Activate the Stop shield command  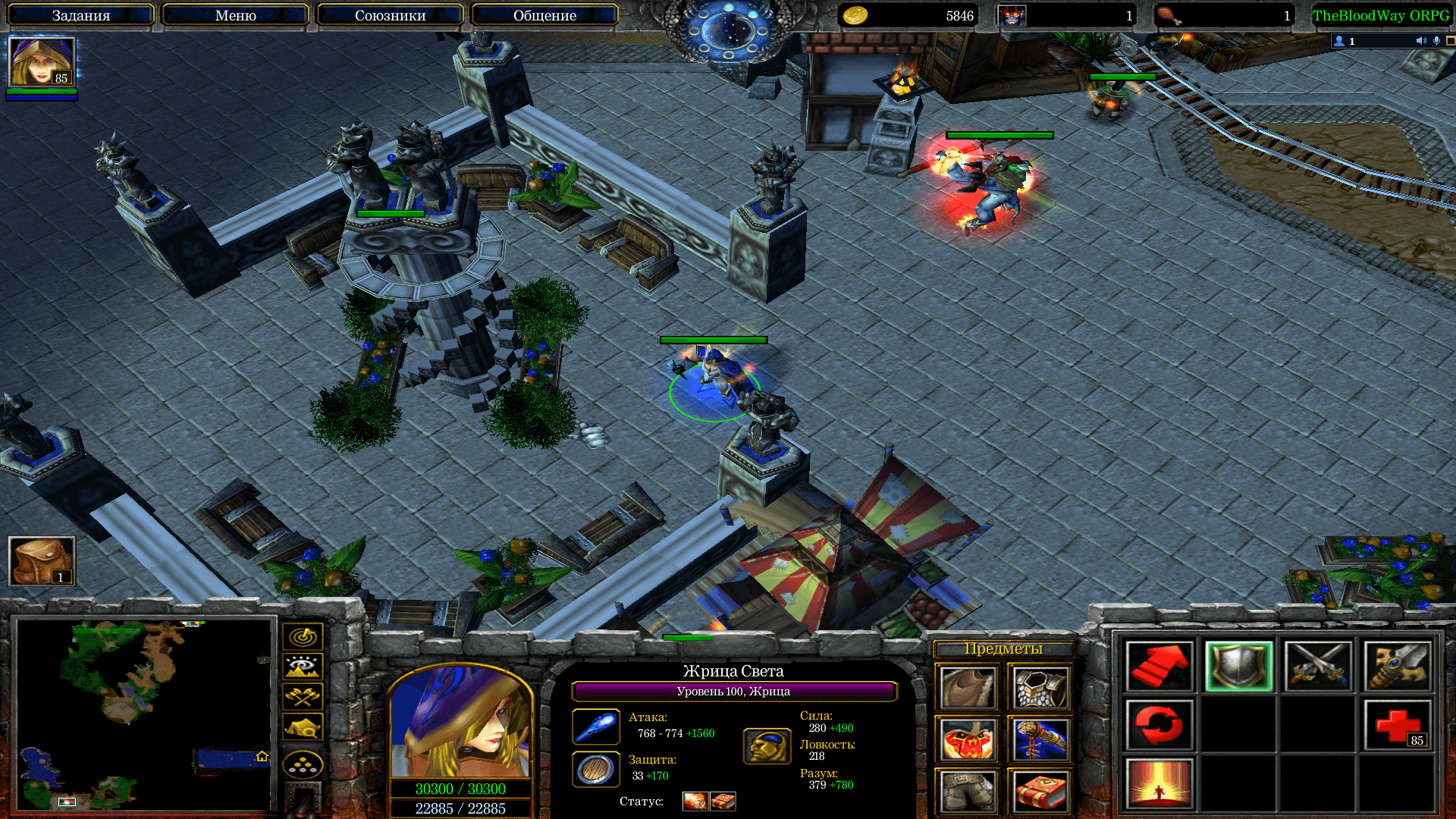(1238, 667)
